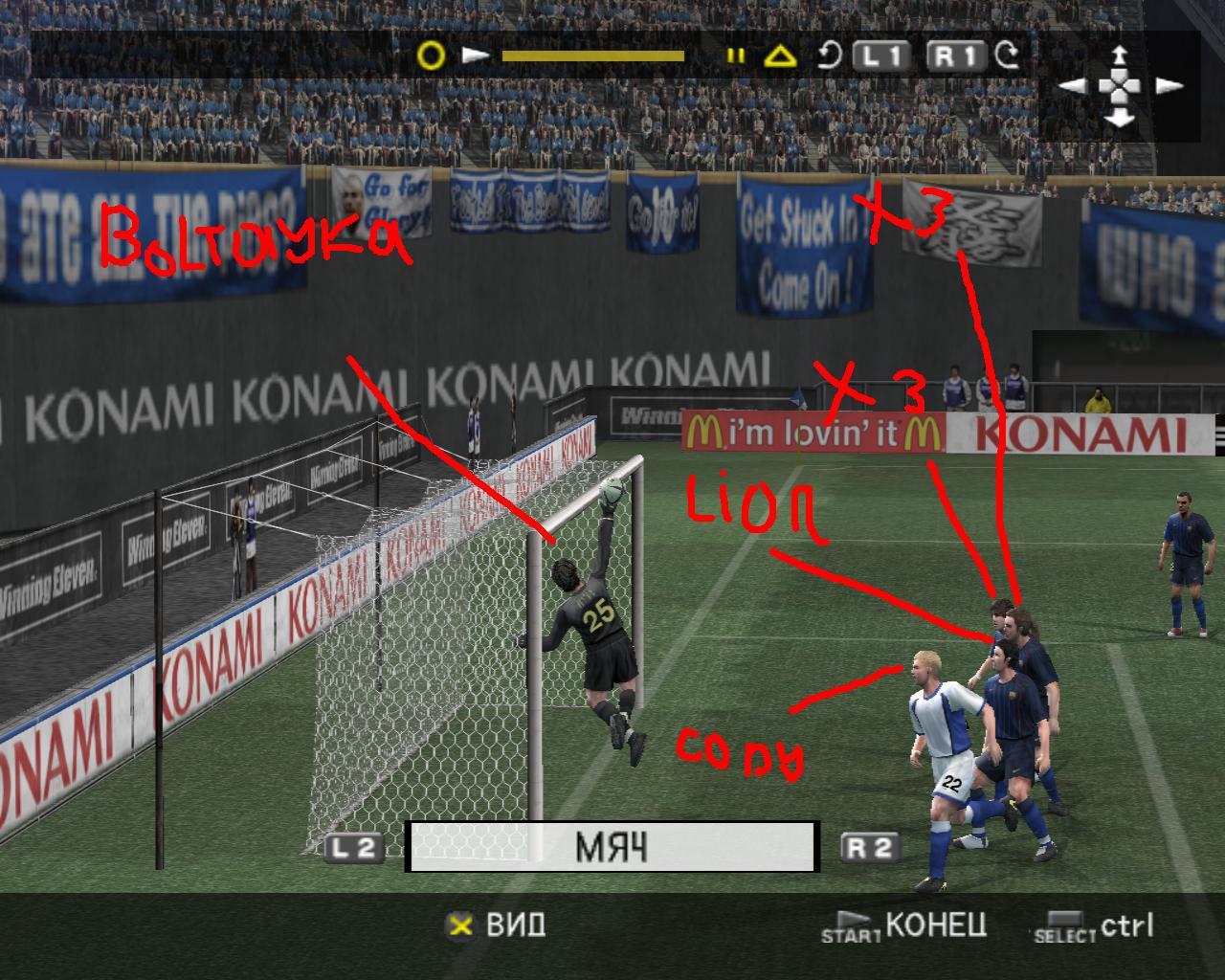Click the replay progress bar
Image resolution: width=1225 pixels, height=980 pixels.
(x=592, y=56)
